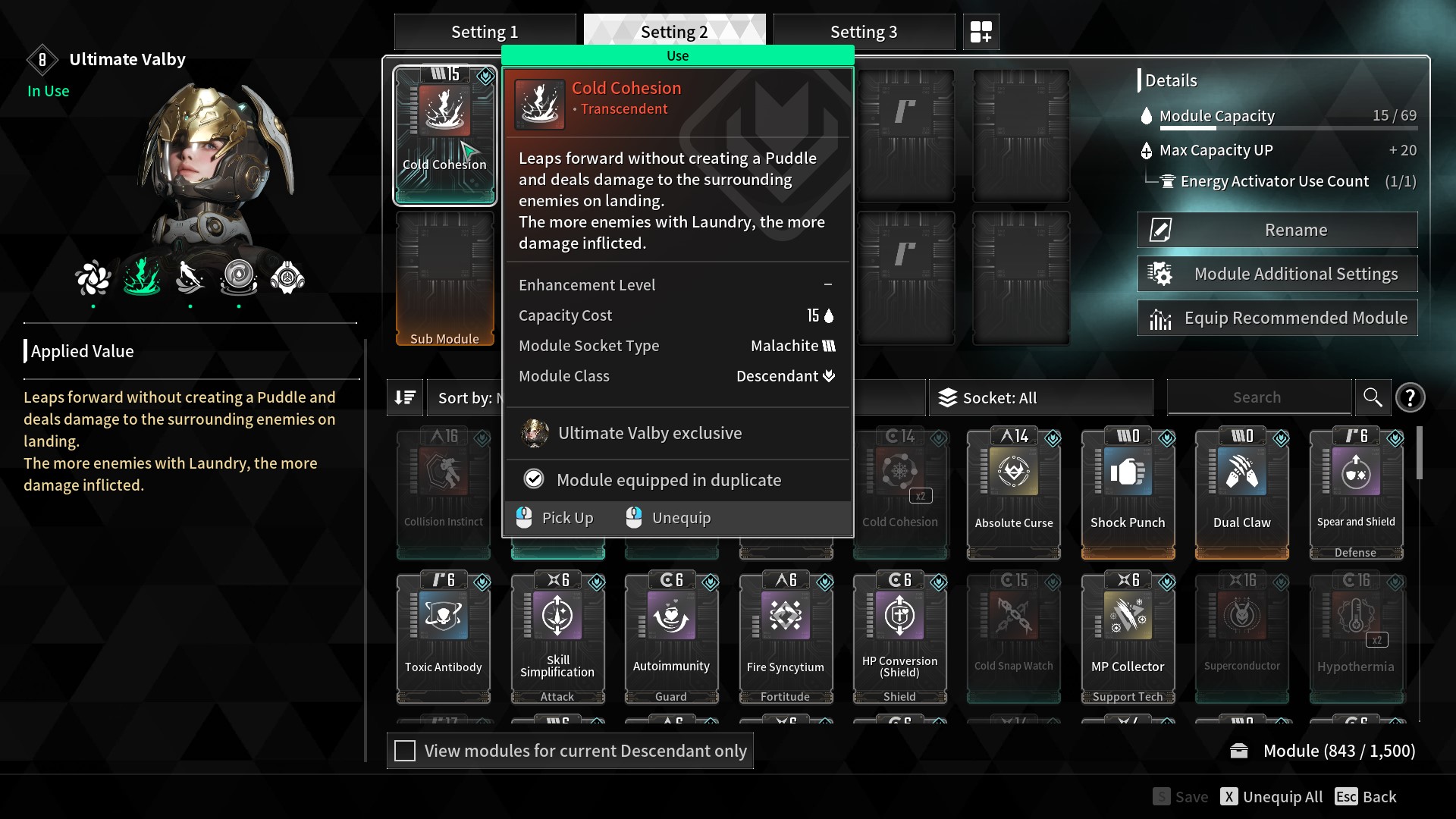
Task: Select Unequip from the module menu
Action: [680, 517]
